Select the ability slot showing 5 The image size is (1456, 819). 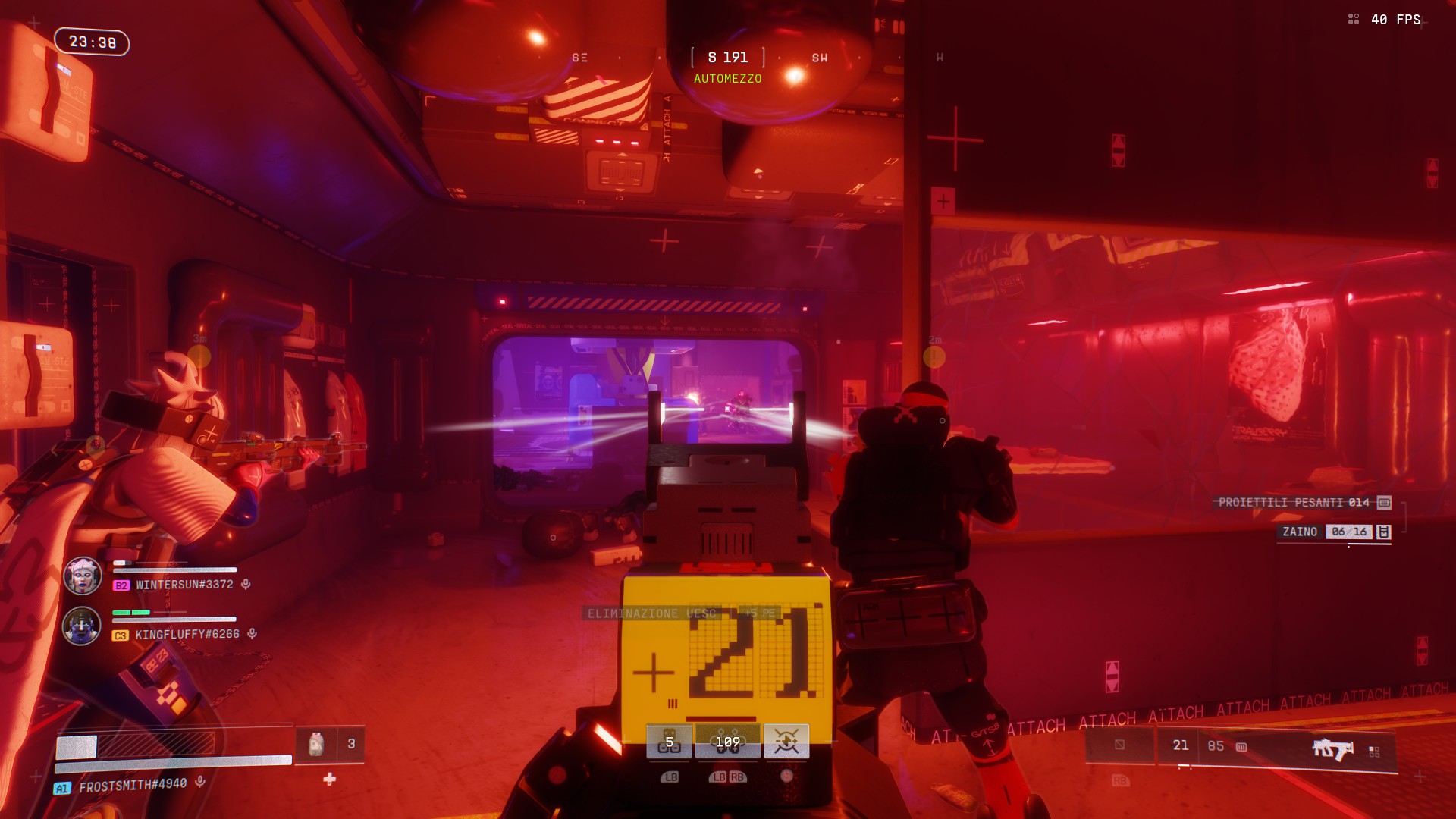[669, 742]
